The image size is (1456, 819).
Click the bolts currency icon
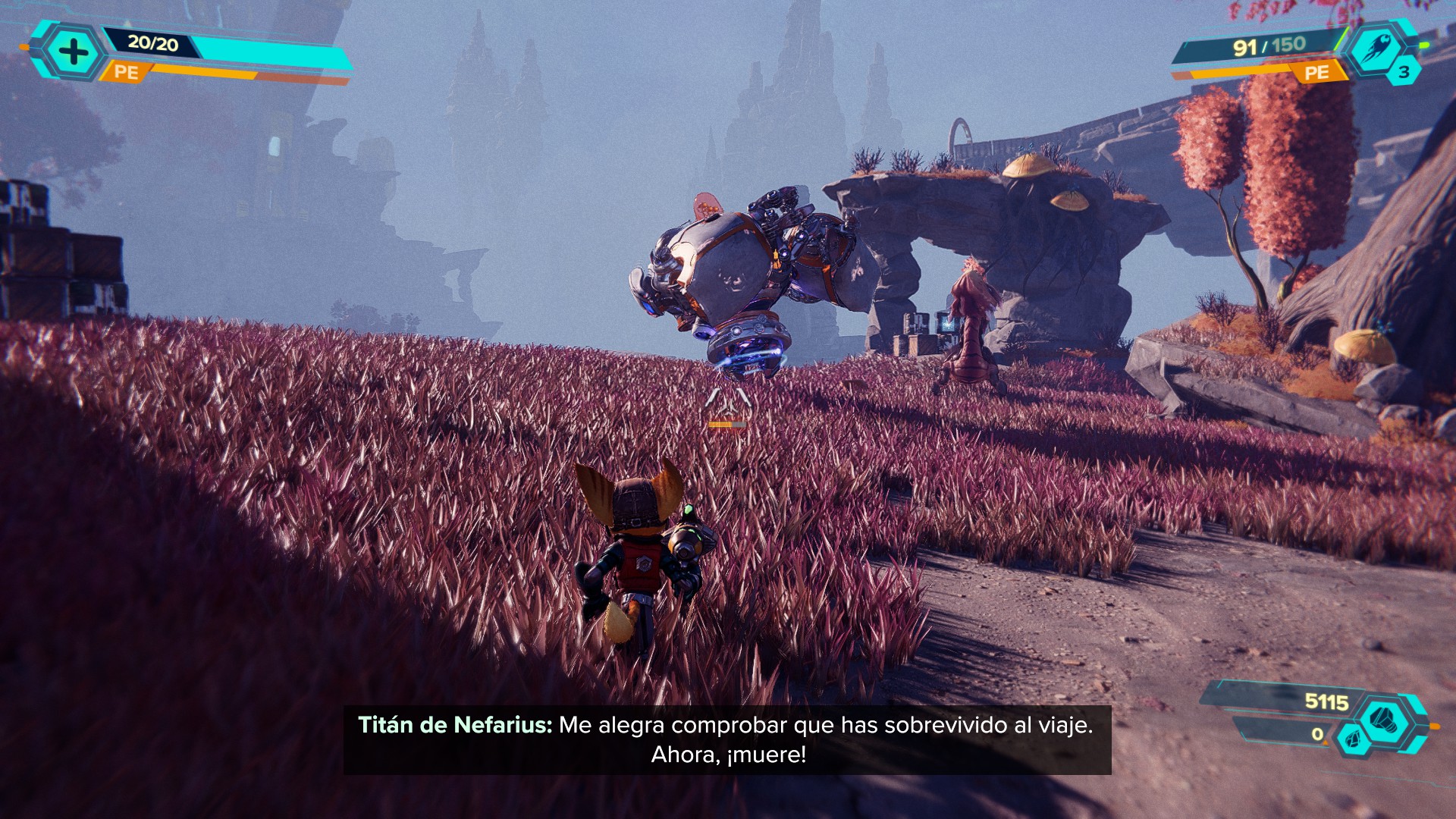point(1385,719)
